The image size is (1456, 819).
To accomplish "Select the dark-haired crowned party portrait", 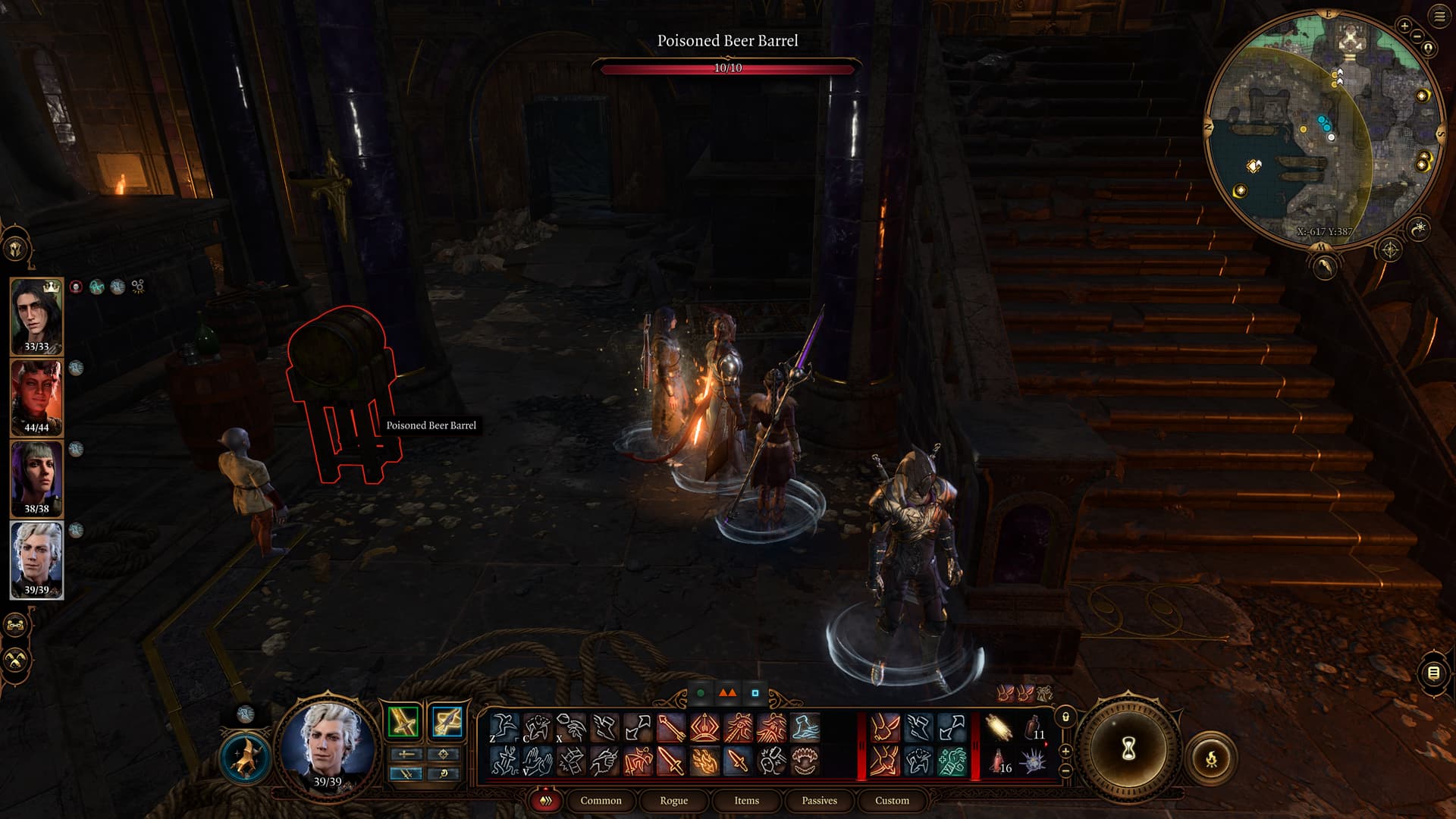I will pyautogui.click(x=36, y=315).
